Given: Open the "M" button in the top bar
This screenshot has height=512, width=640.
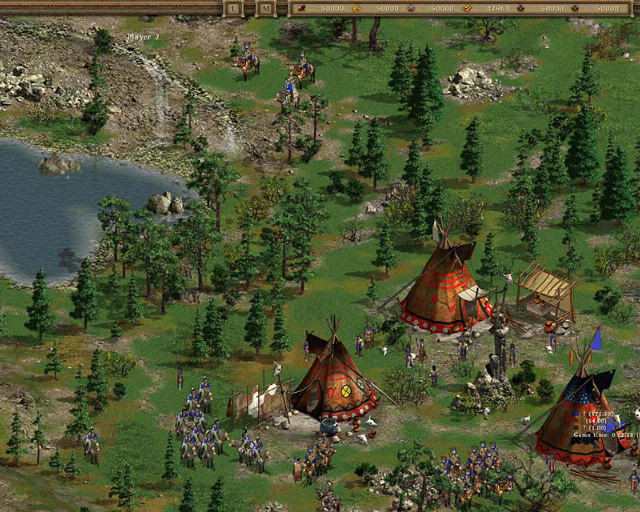Looking at the screenshot, I should 264,8.
